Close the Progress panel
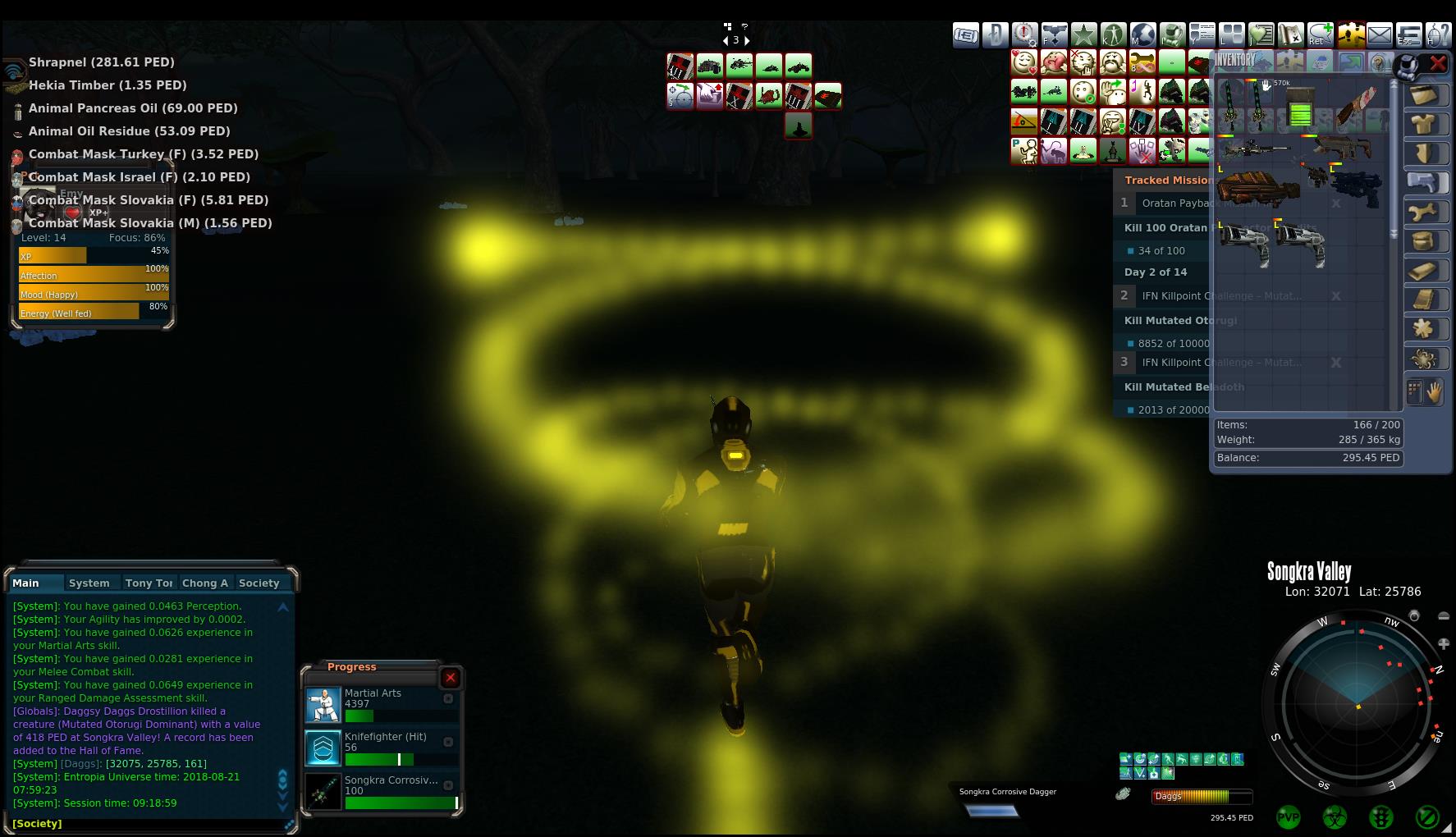Image resolution: width=1456 pixels, height=837 pixels. (451, 678)
